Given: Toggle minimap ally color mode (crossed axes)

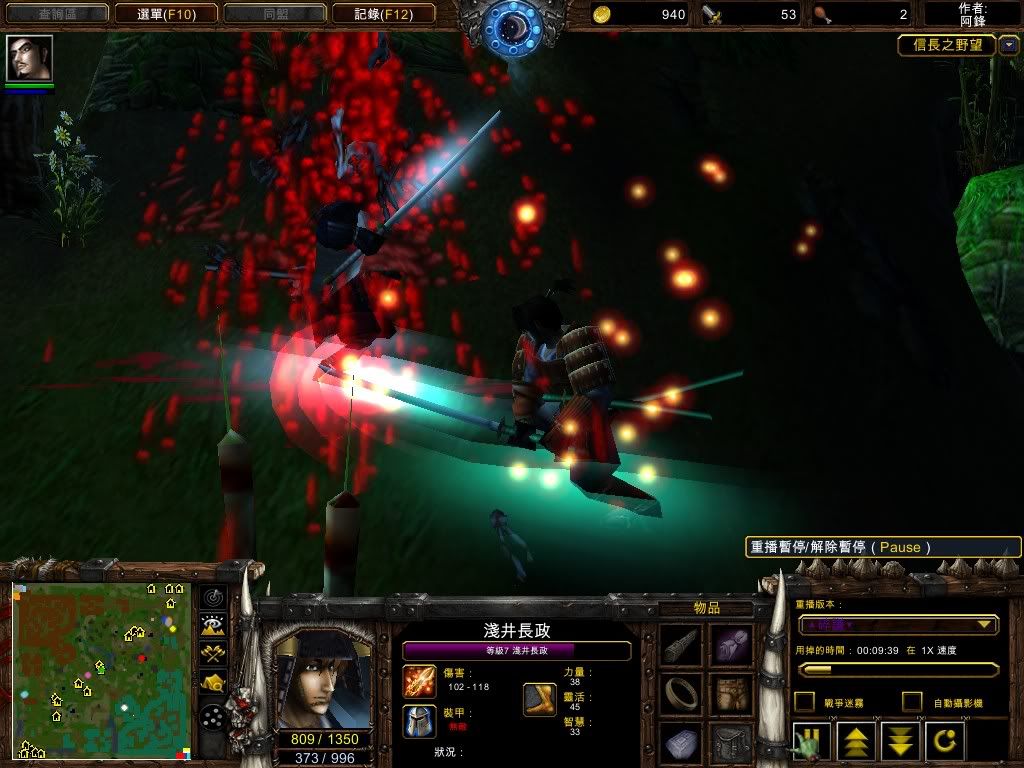Looking at the screenshot, I should point(213,654).
